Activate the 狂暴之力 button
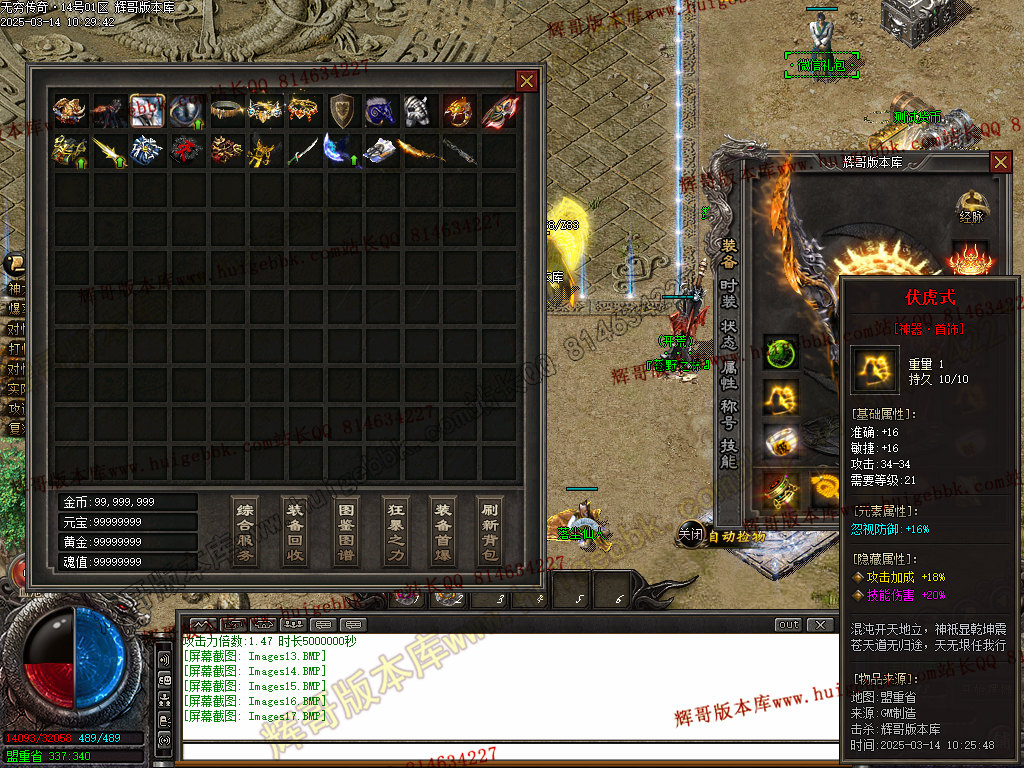The image size is (1024, 768). pyautogui.click(x=396, y=530)
